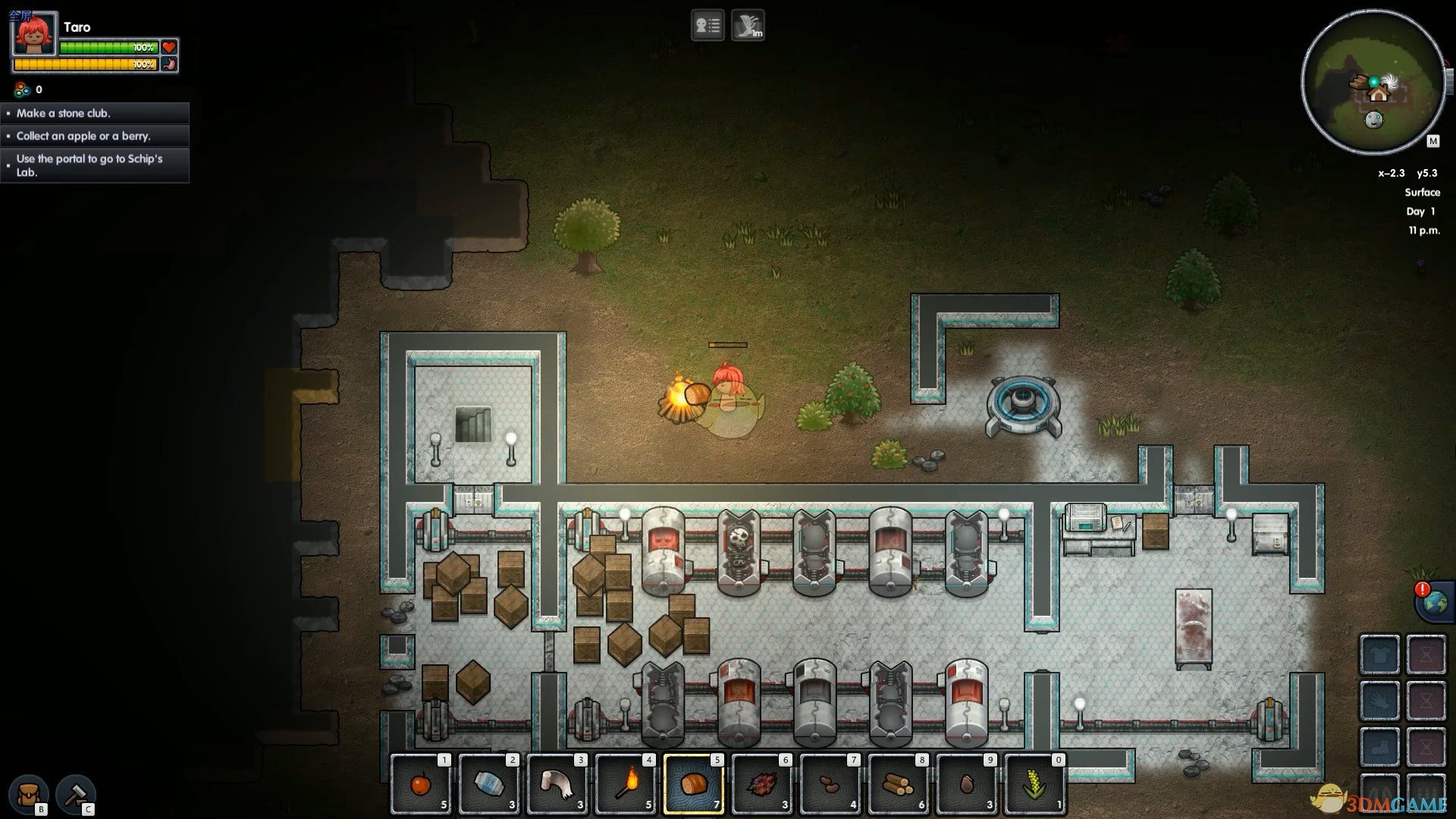The image size is (1456, 819).
Task: Select the "Collect an apple or a berry" objective
Action: (95, 136)
